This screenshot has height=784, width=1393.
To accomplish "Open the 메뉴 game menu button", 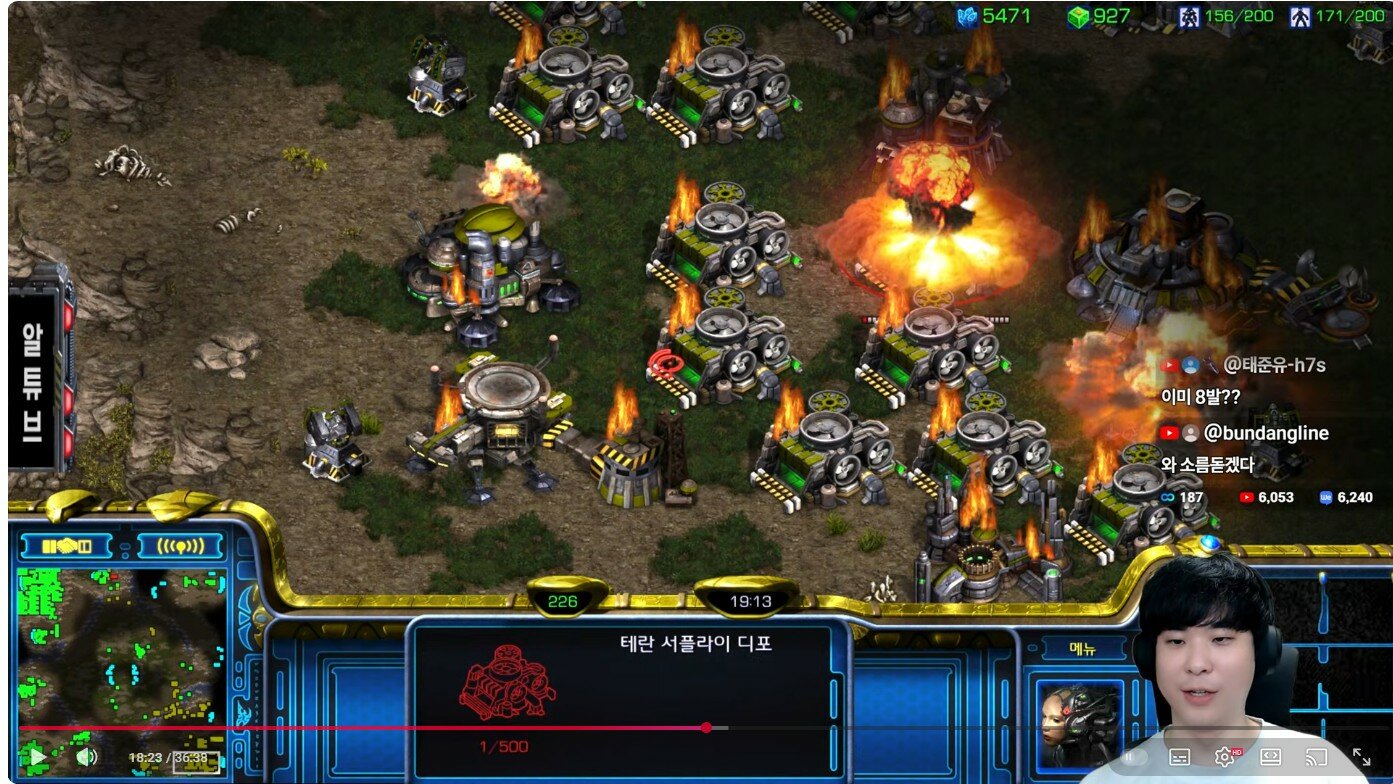I will pyautogui.click(x=1083, y=649).
